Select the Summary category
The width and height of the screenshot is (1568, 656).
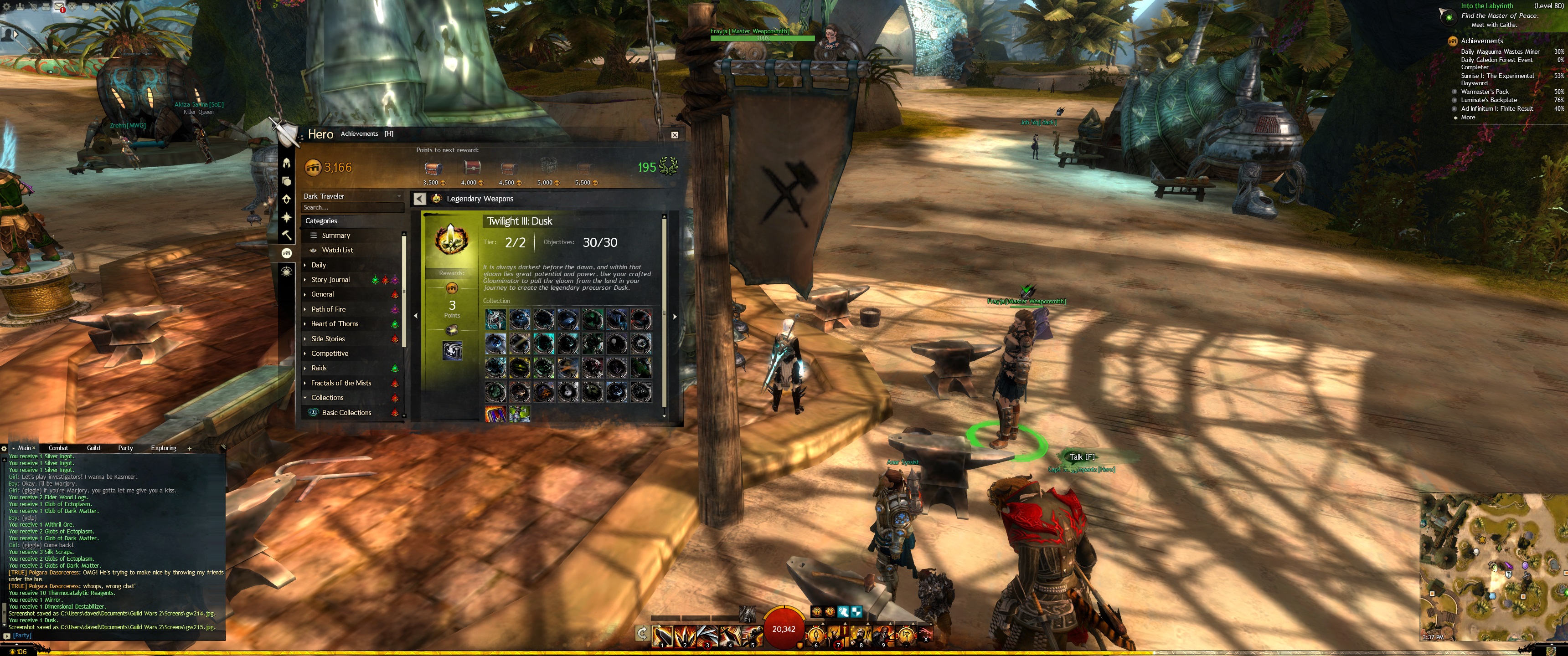click(x=336, y=236)
